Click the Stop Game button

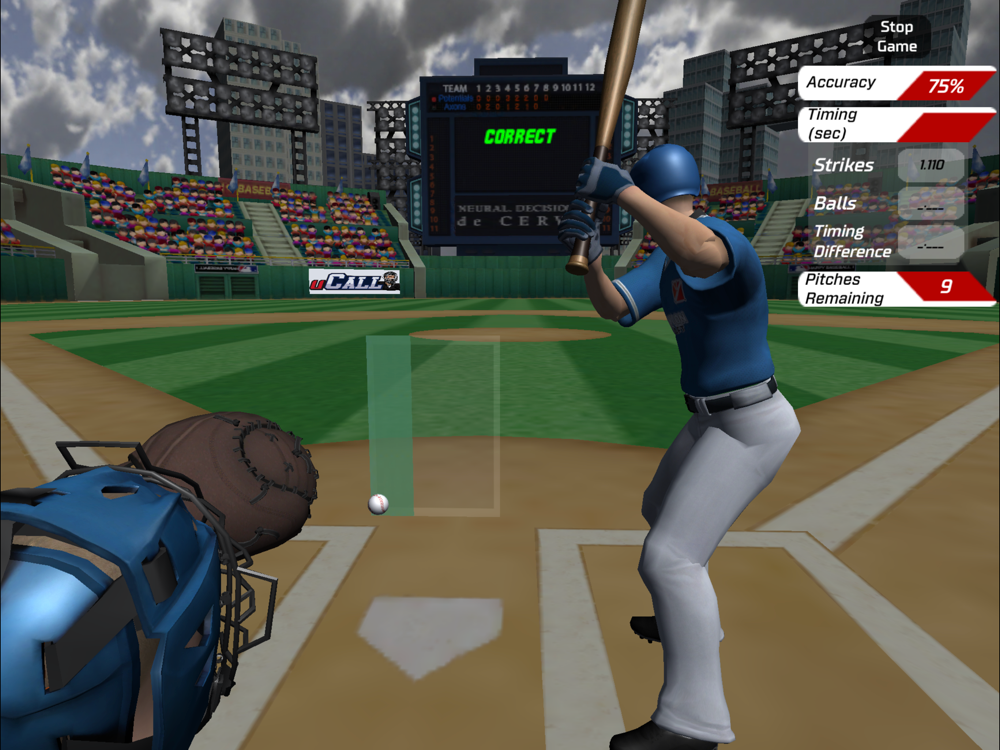896,37
